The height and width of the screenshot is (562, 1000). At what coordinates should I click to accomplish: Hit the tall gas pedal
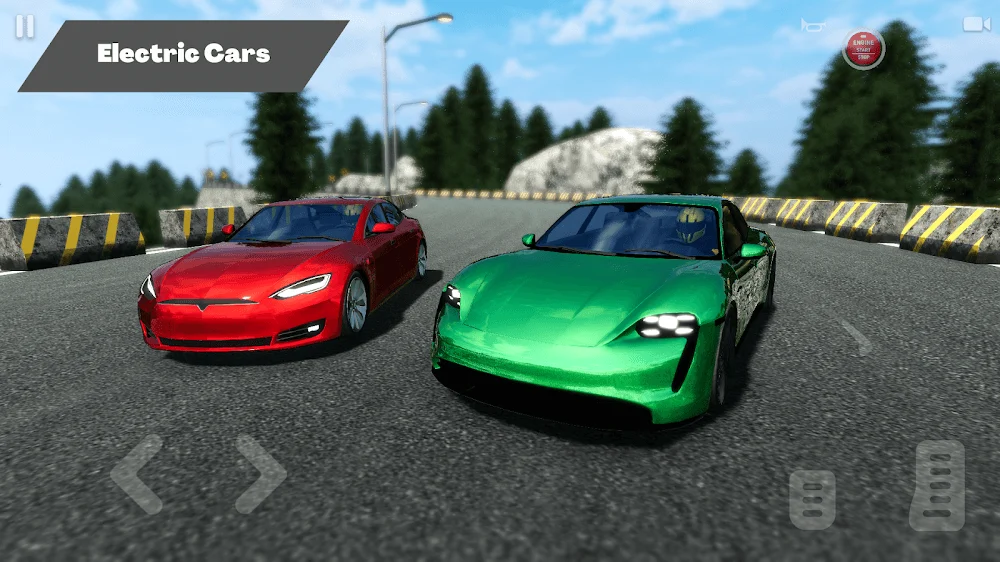[937, 485]
